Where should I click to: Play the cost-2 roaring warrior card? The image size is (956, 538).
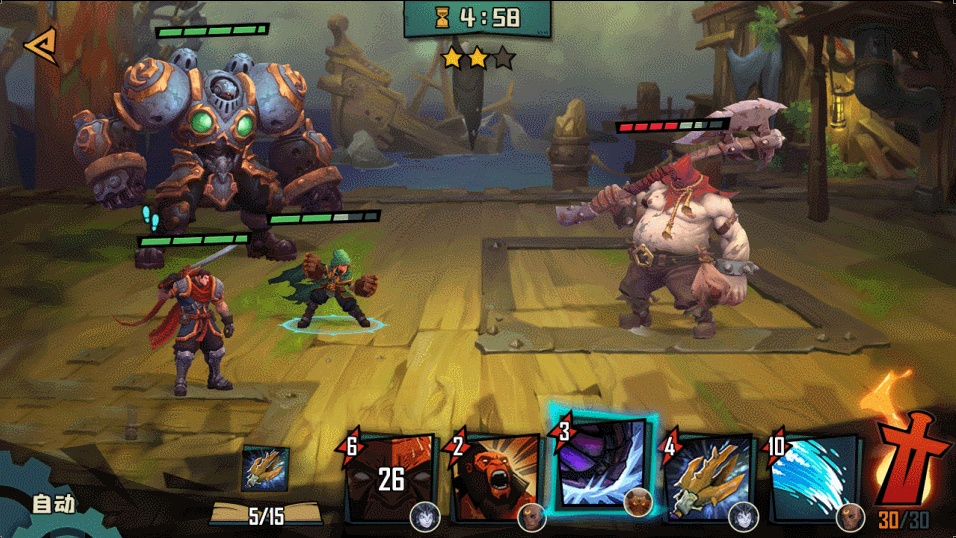coord(496,480)
